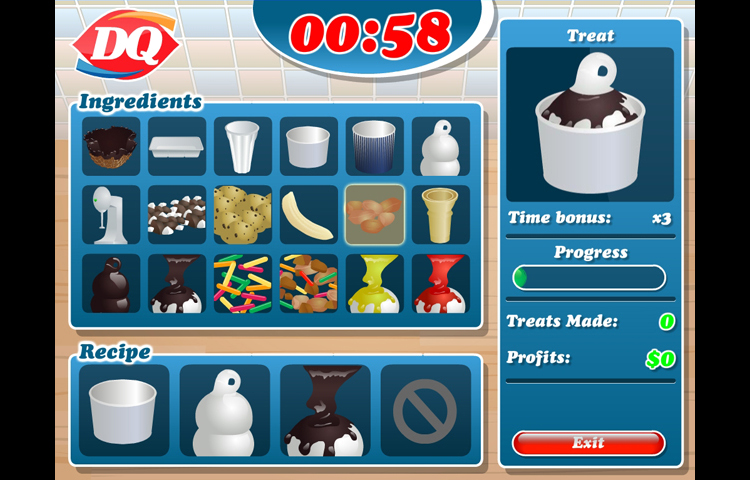Select the mixed candy pieces topping
Screen dimensions: 750x480
pyautogui.click(x=309, y=284)
